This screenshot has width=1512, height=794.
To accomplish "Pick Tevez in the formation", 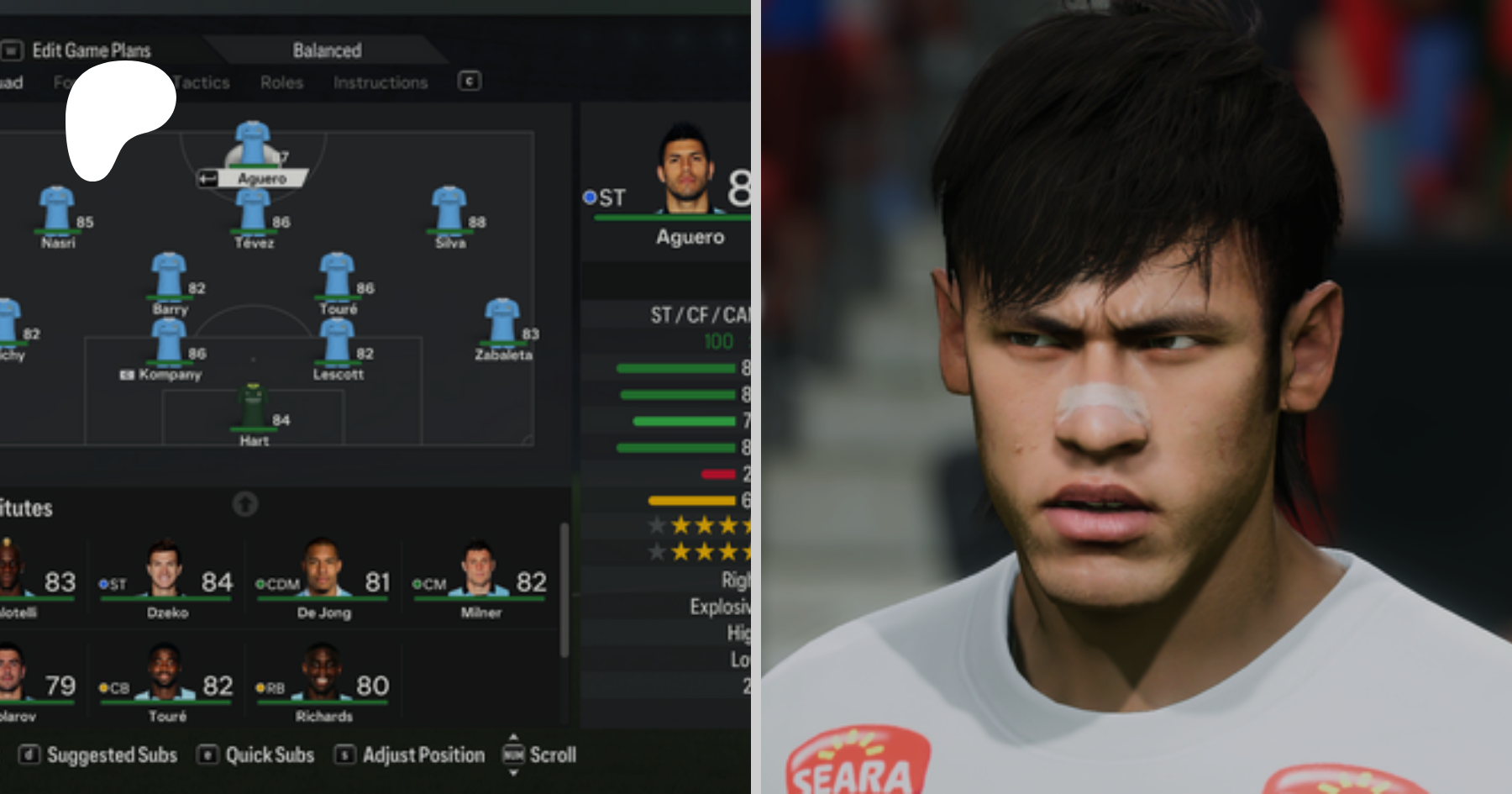I will 253,210.
